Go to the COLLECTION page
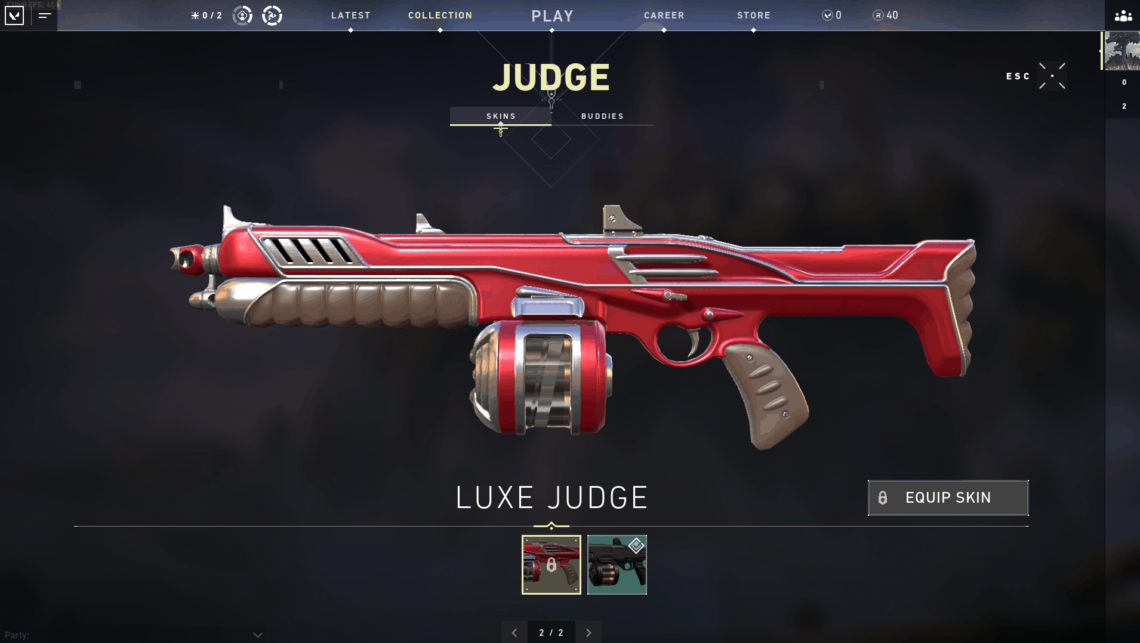 click(440, 15)
